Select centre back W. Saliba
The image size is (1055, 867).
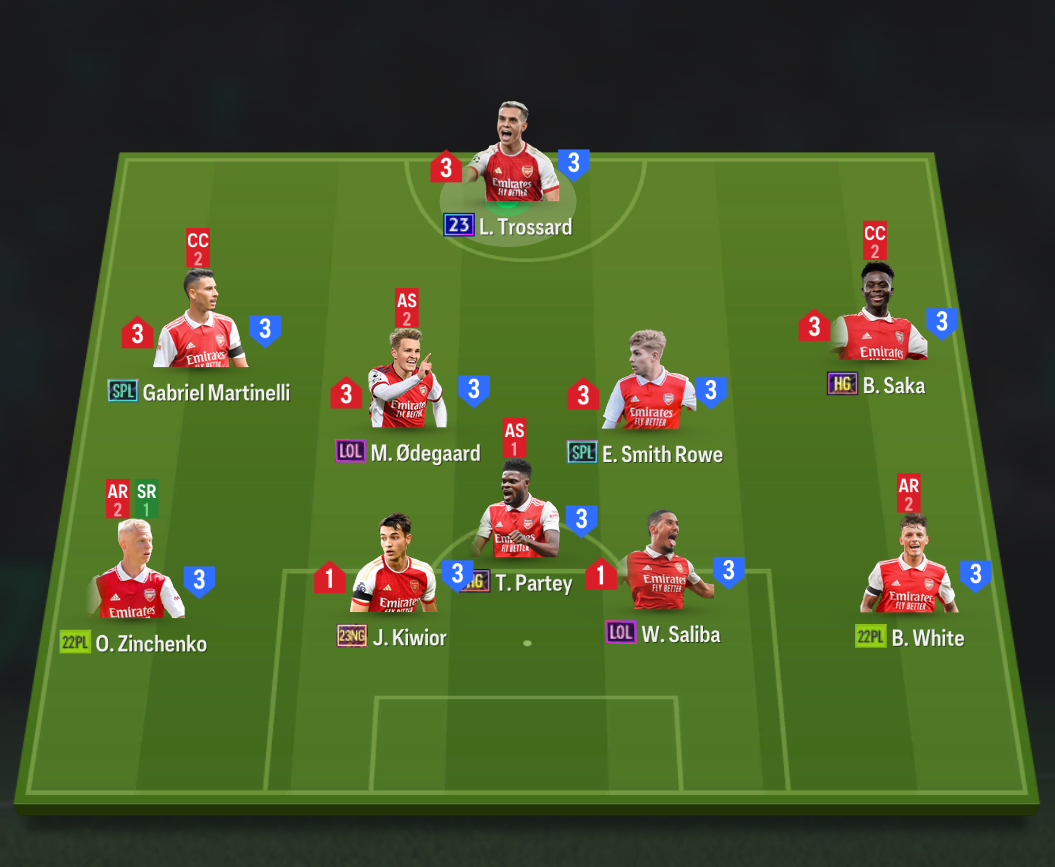[x=662, y=565]
